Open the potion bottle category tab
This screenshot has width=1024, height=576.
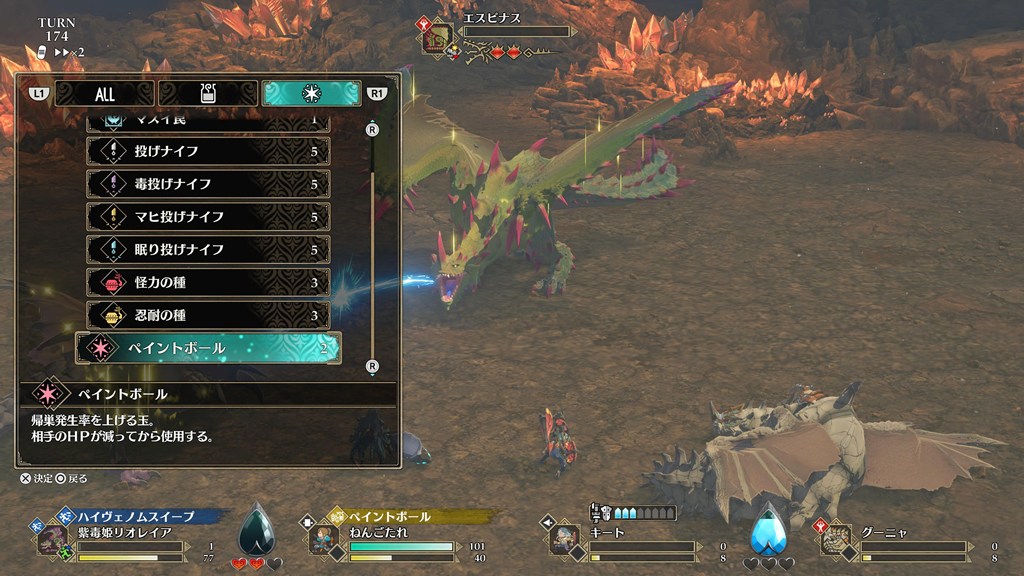208,94
